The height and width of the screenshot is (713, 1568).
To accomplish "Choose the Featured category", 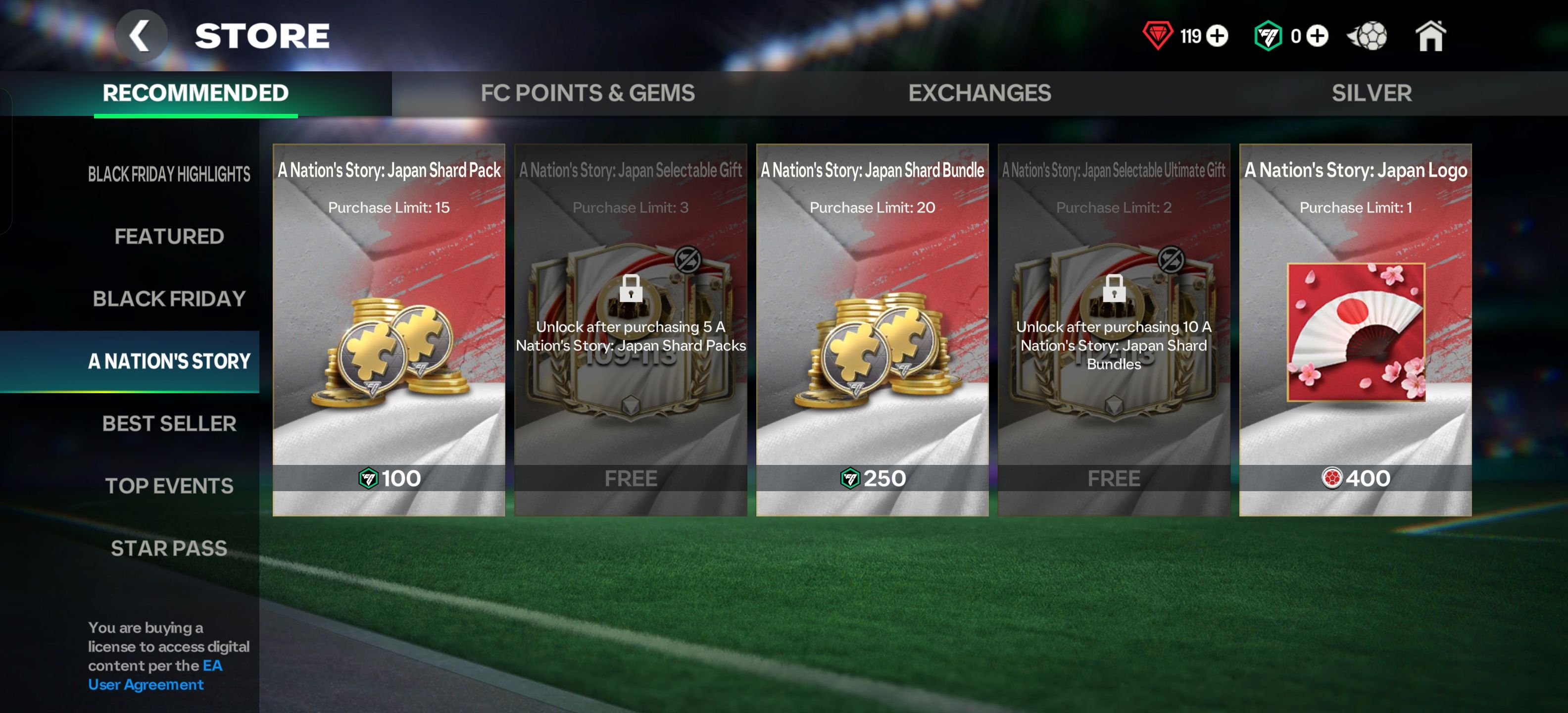I will pyautogui.click(x=169, y=236).
